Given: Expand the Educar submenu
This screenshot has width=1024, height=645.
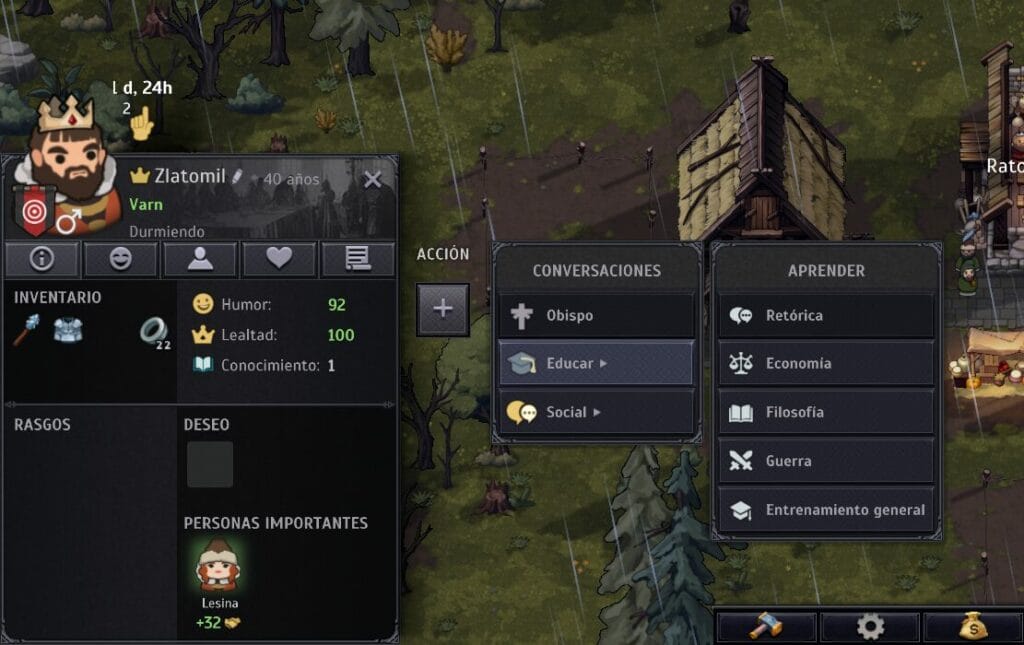Looking at the screenshot, I should [x=596, y=364].
